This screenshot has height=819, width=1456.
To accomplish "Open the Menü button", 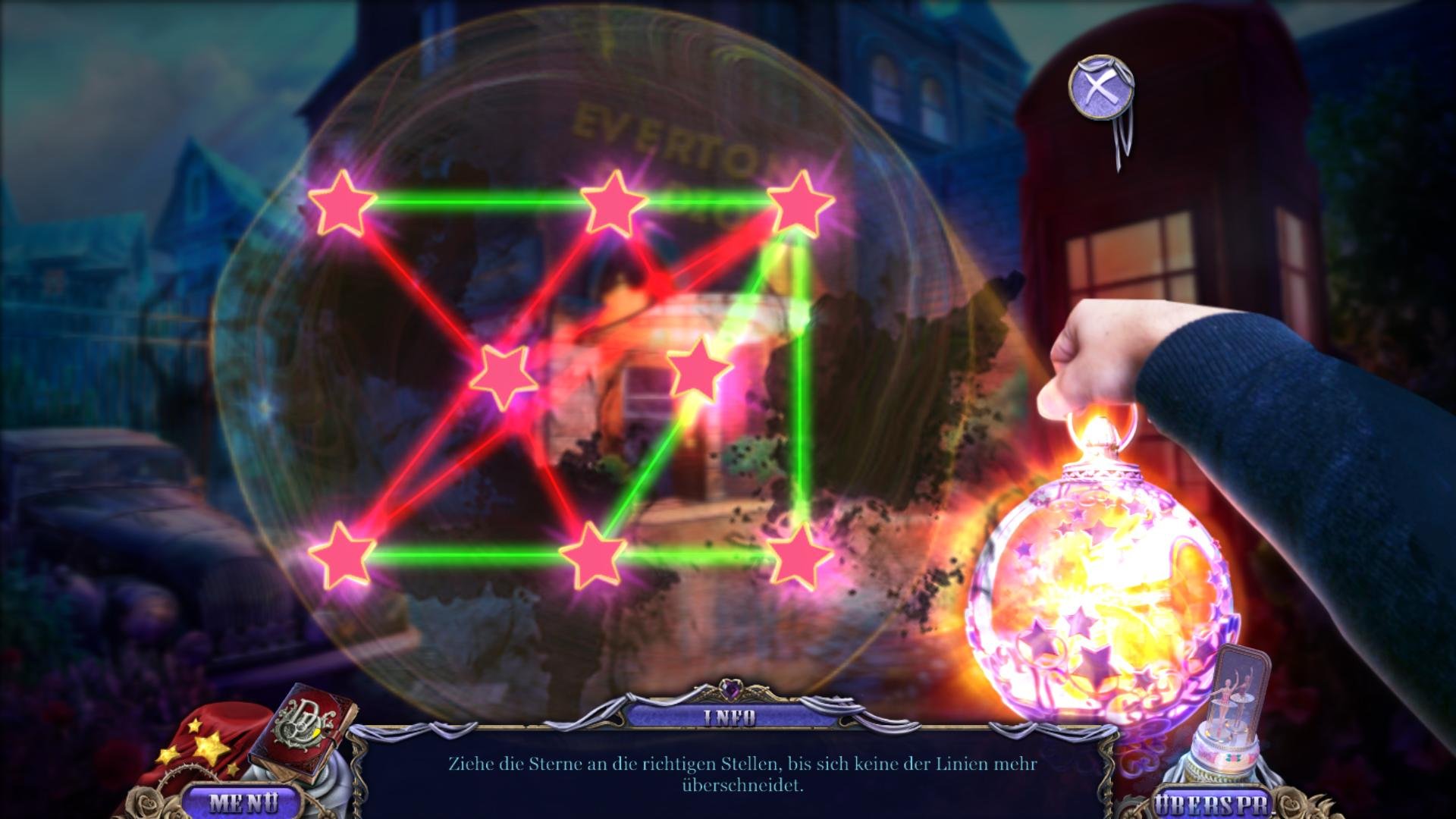I will [242, 802].
